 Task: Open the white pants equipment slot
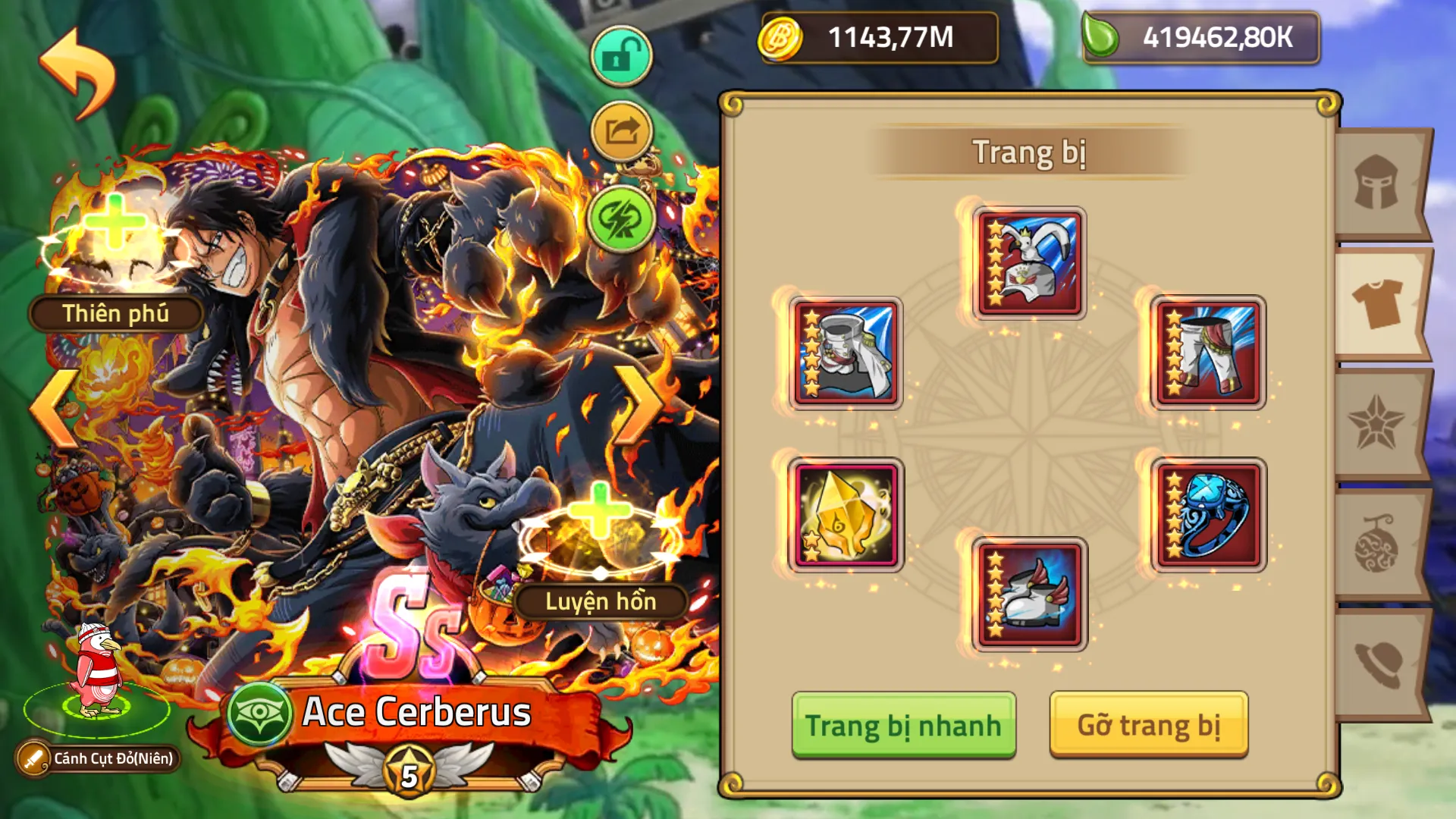[1209, 353]
